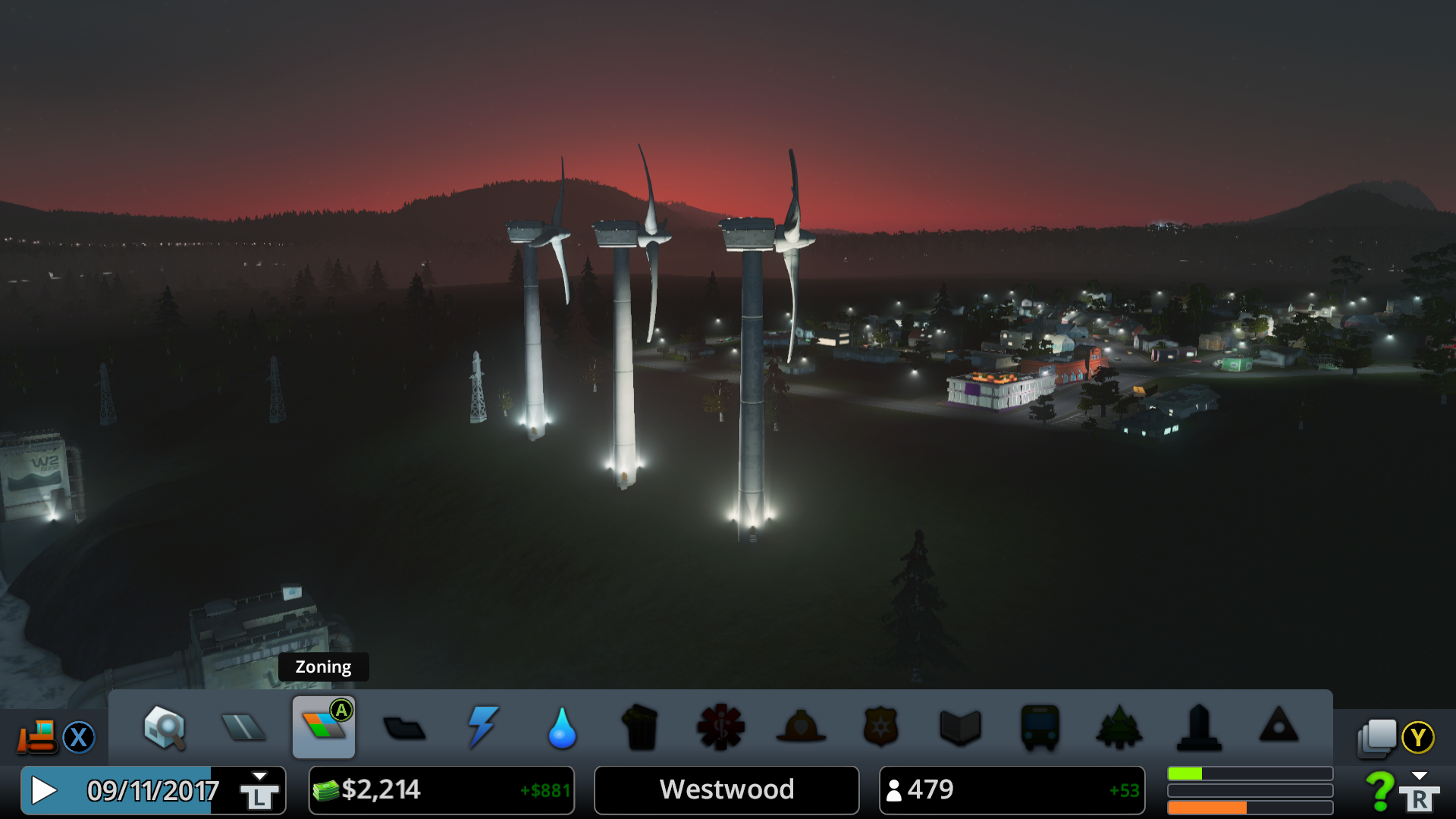Viewport: 1456px width, 819px height.
Task: Open the Fire Department helmet menu
Action: 801,728
